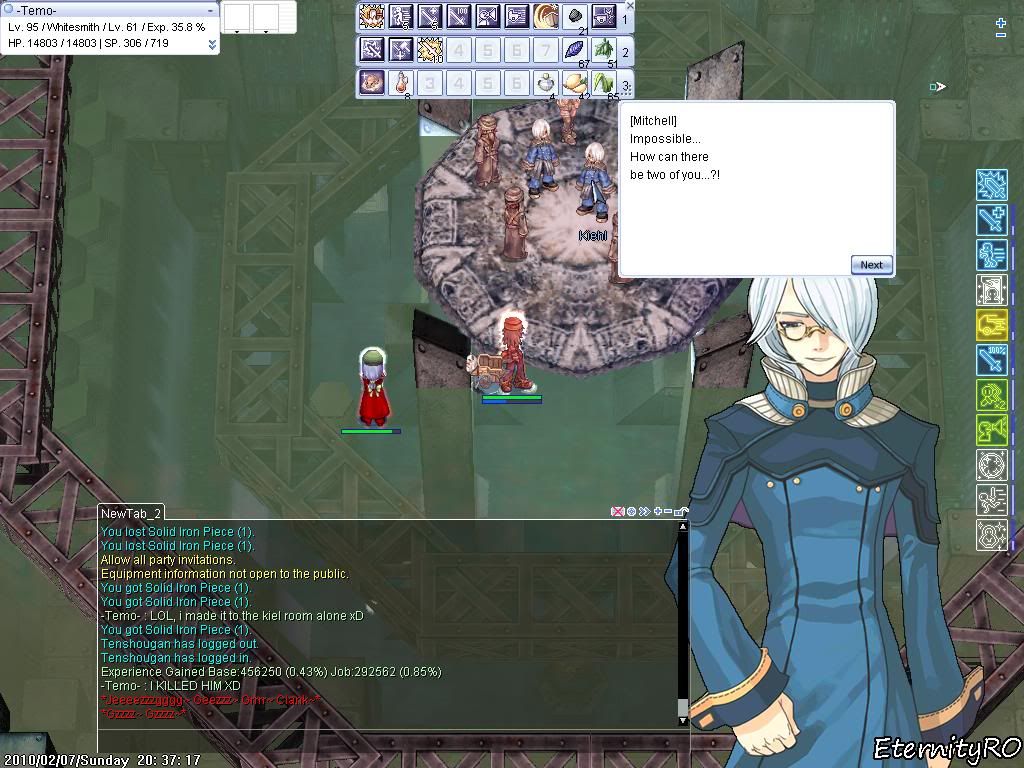This screenshot has width=1024, height=768.
Task: Select the dark stone item with count 21
Action: 575,17
